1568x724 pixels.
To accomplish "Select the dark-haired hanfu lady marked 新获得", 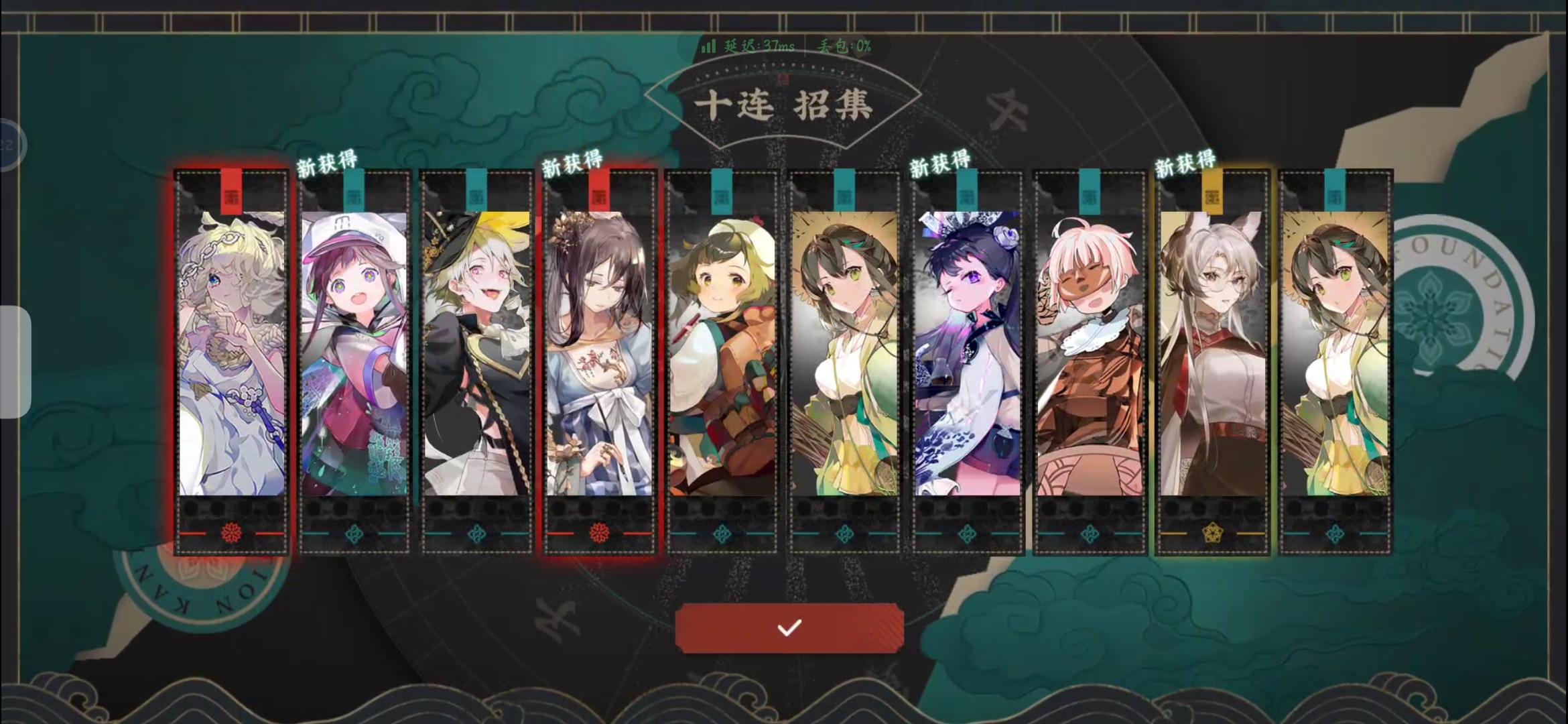I will (x=598, y=355).
